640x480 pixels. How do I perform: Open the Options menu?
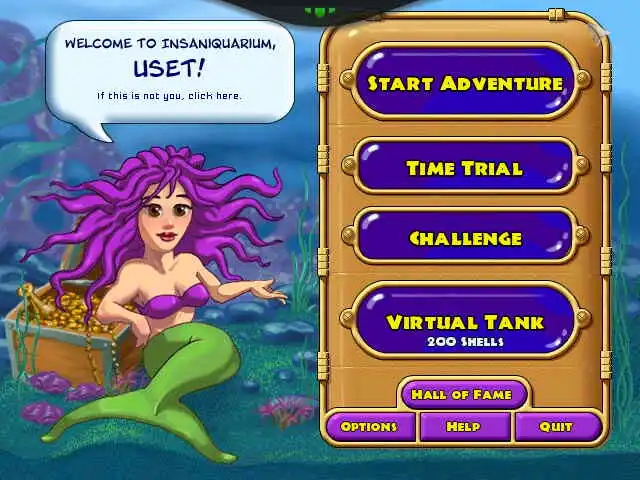click(369, 427)
